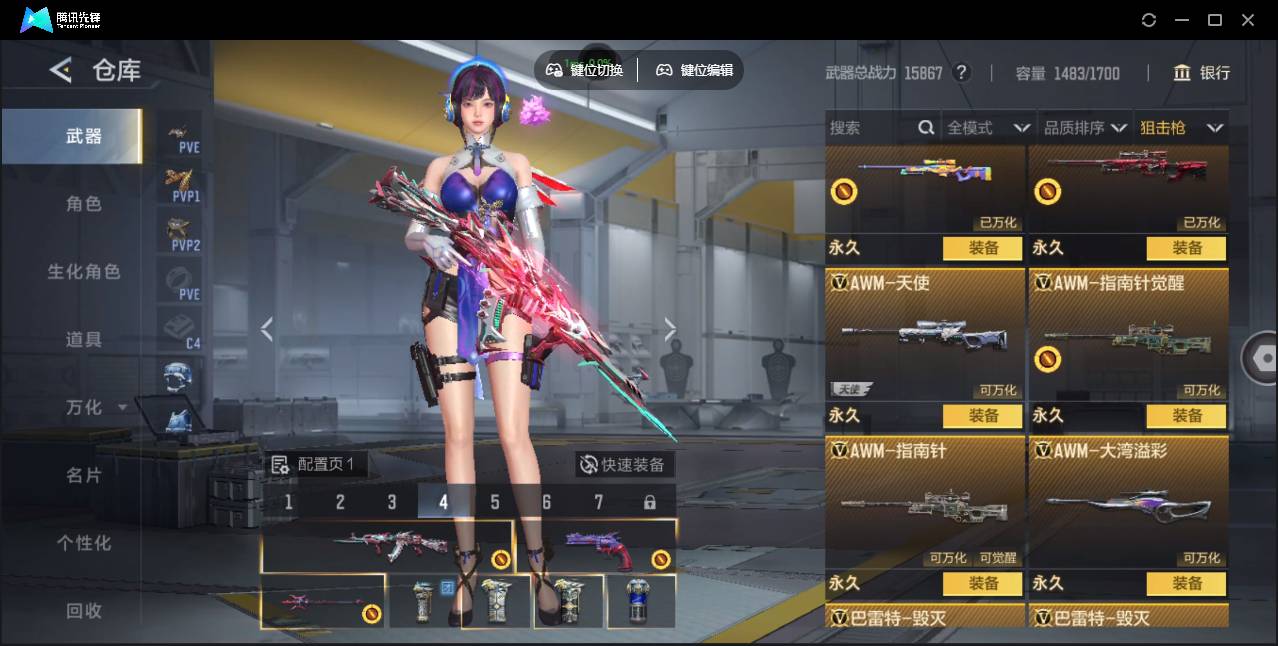
Task: Open 键位编辑 key layout editor
Action: (x=695, y=70)
